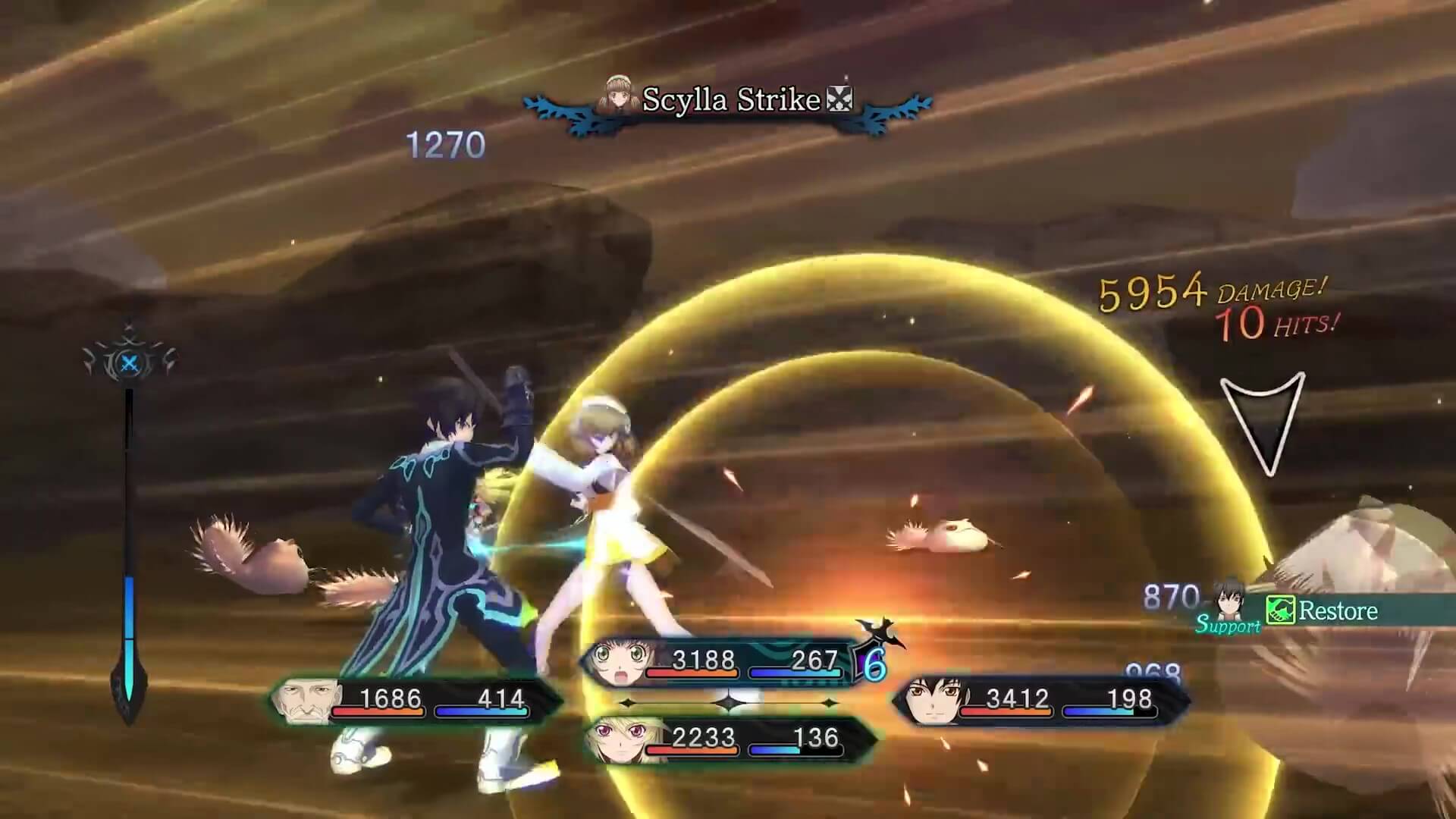Screen dimensions: 1456x819
Task: Click the linked gauge crest emblem
Action: [129, 362]
